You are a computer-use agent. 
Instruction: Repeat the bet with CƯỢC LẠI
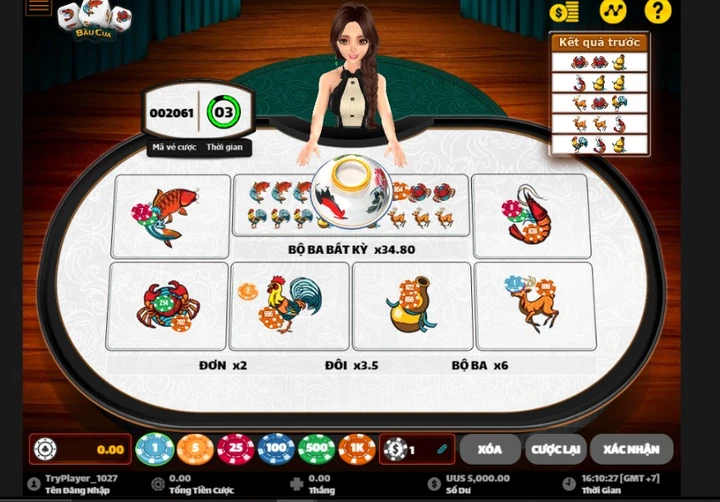pos(555,449)
